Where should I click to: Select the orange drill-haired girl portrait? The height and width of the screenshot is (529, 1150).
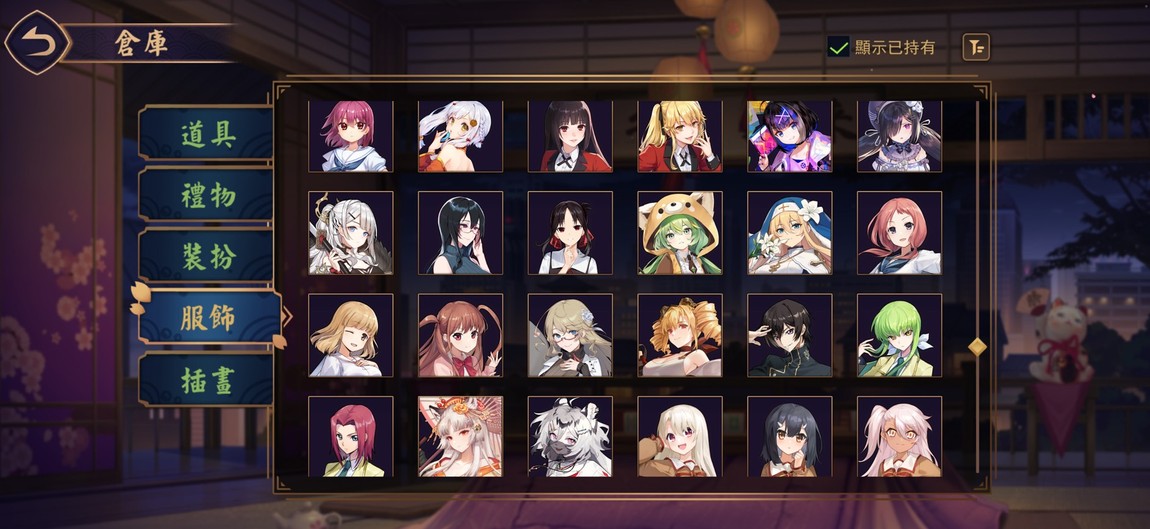[x=680, y=335]
